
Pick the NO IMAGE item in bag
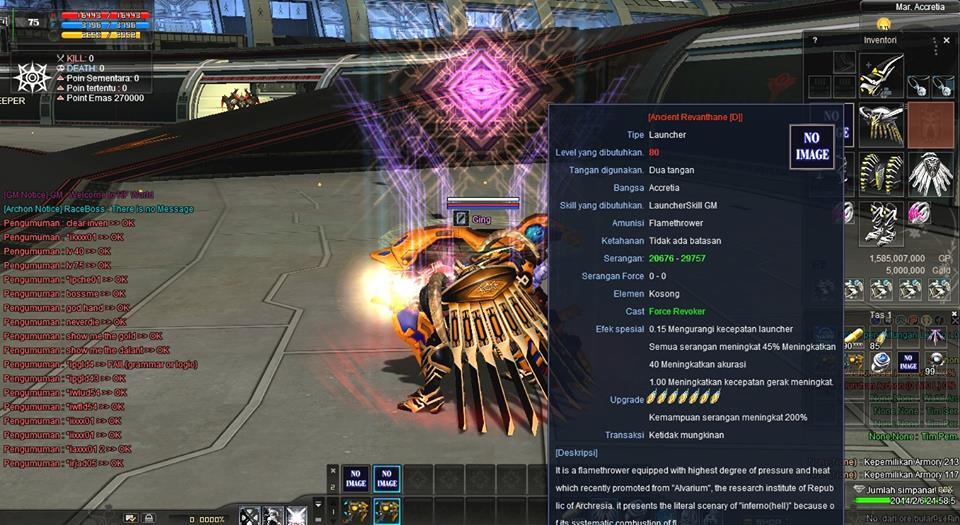click(x=907, y=362)
